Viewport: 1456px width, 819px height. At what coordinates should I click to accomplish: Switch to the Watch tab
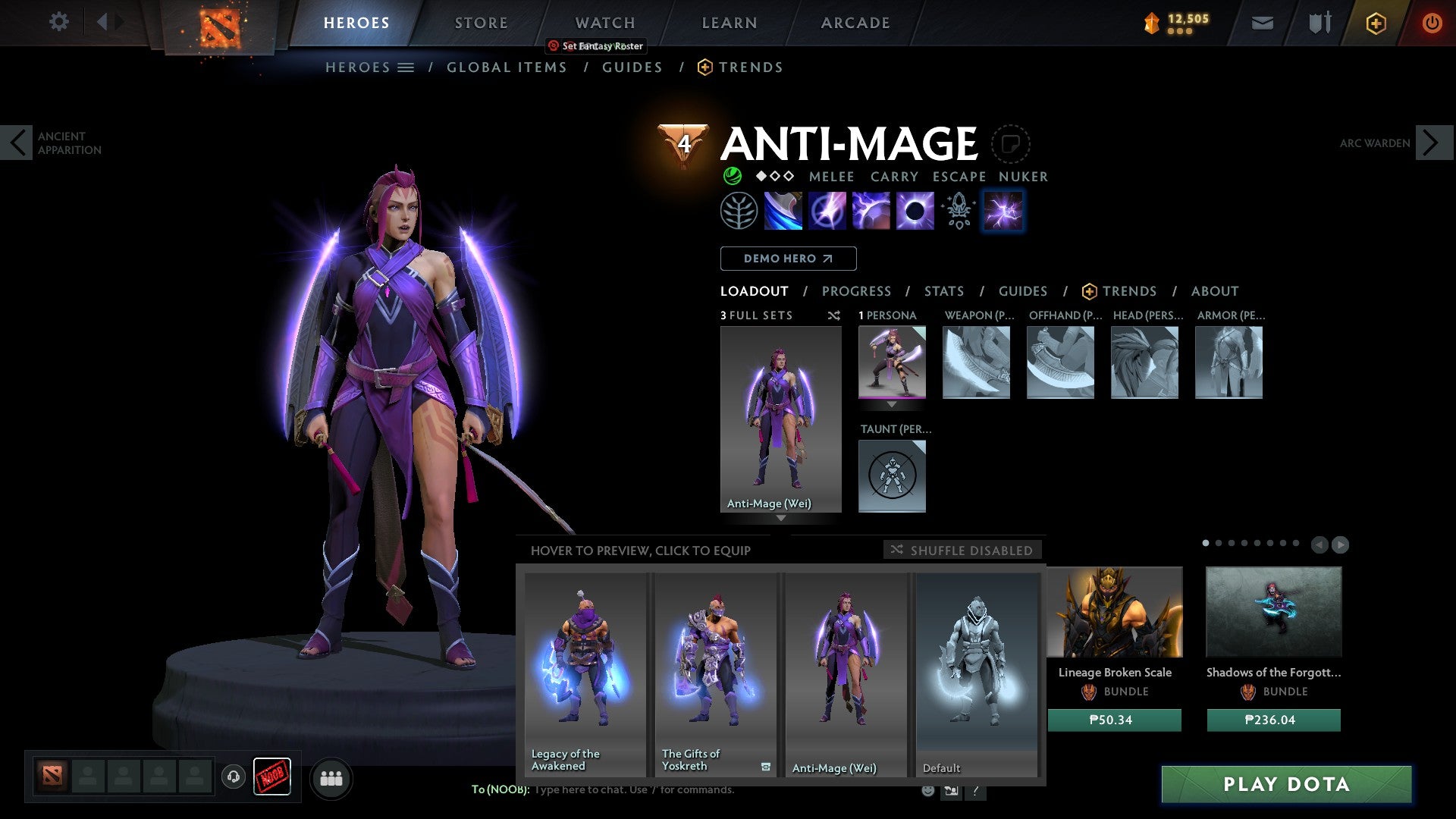click(604, 23)
